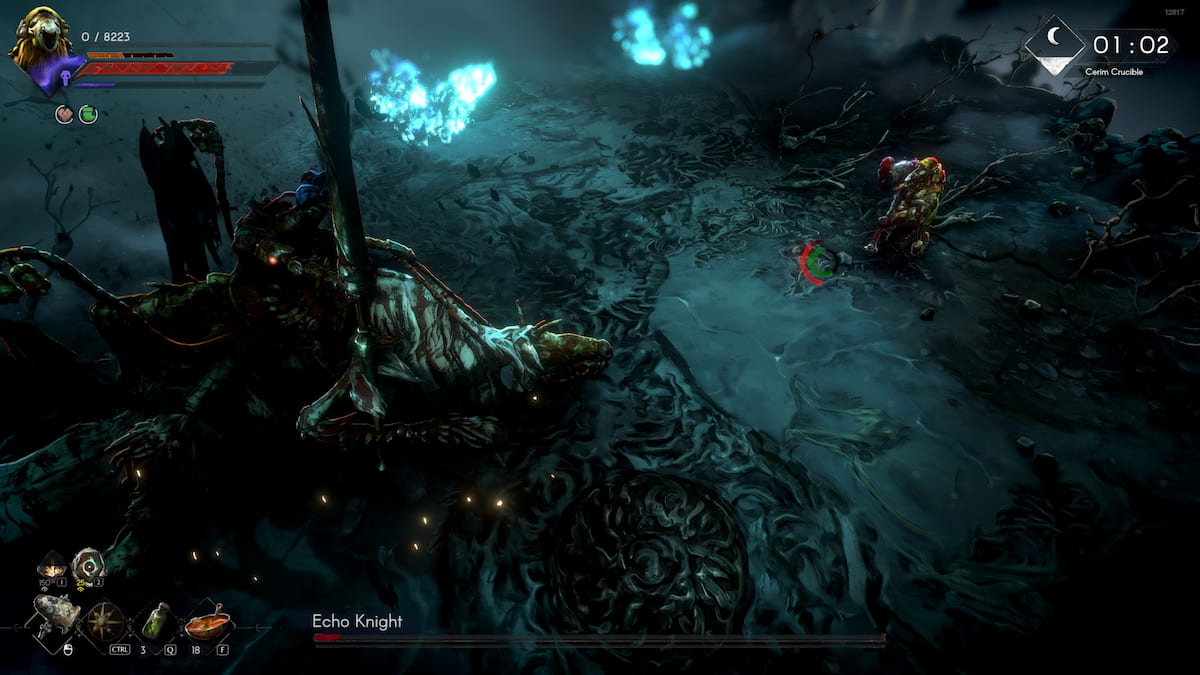Inspect the pink heart status buff
Image resolution: width=1200 pixels, height=675 pixels.
[x=63, y=115]
